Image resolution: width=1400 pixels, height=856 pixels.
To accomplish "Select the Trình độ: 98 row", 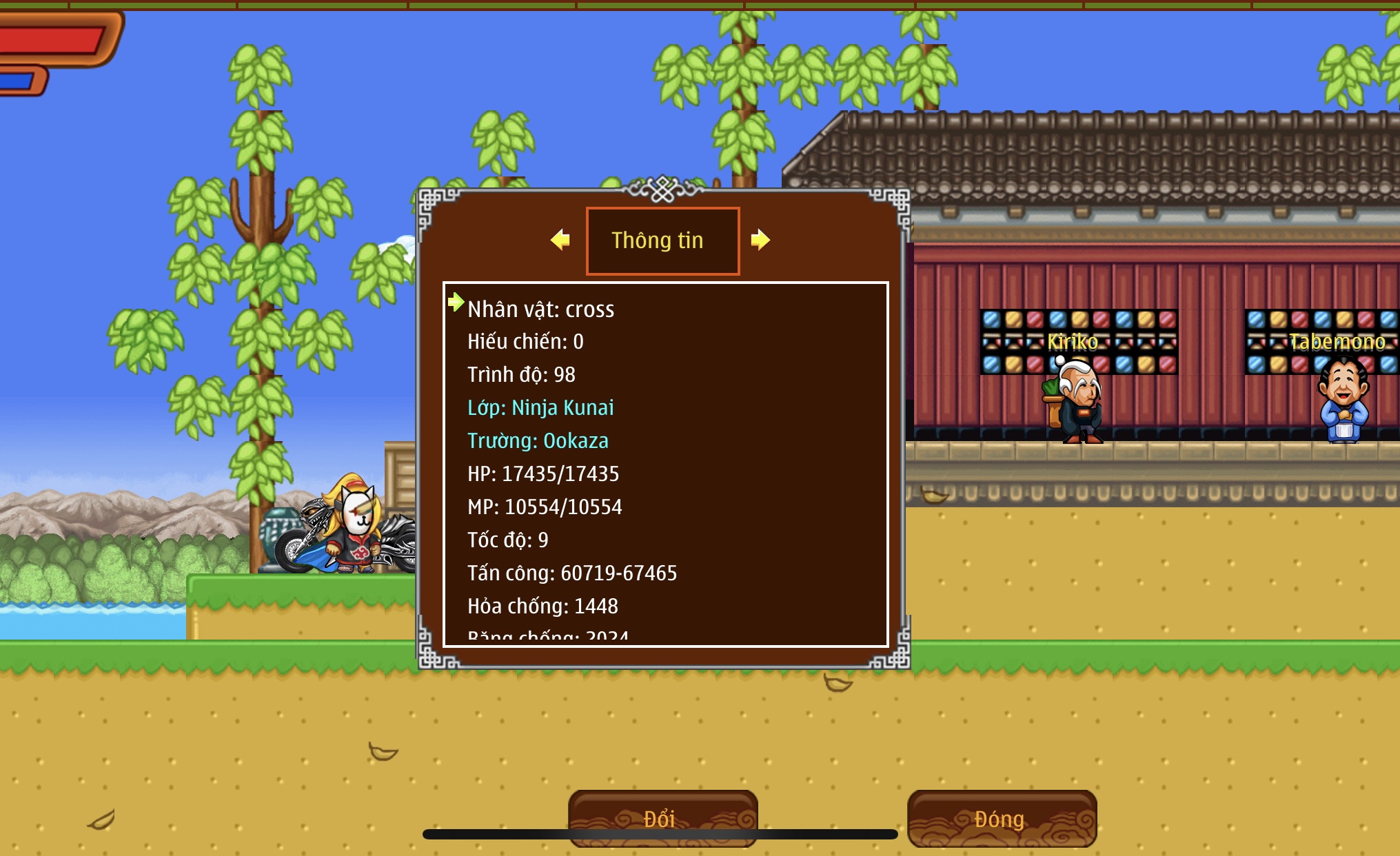I will pos(521,374).
